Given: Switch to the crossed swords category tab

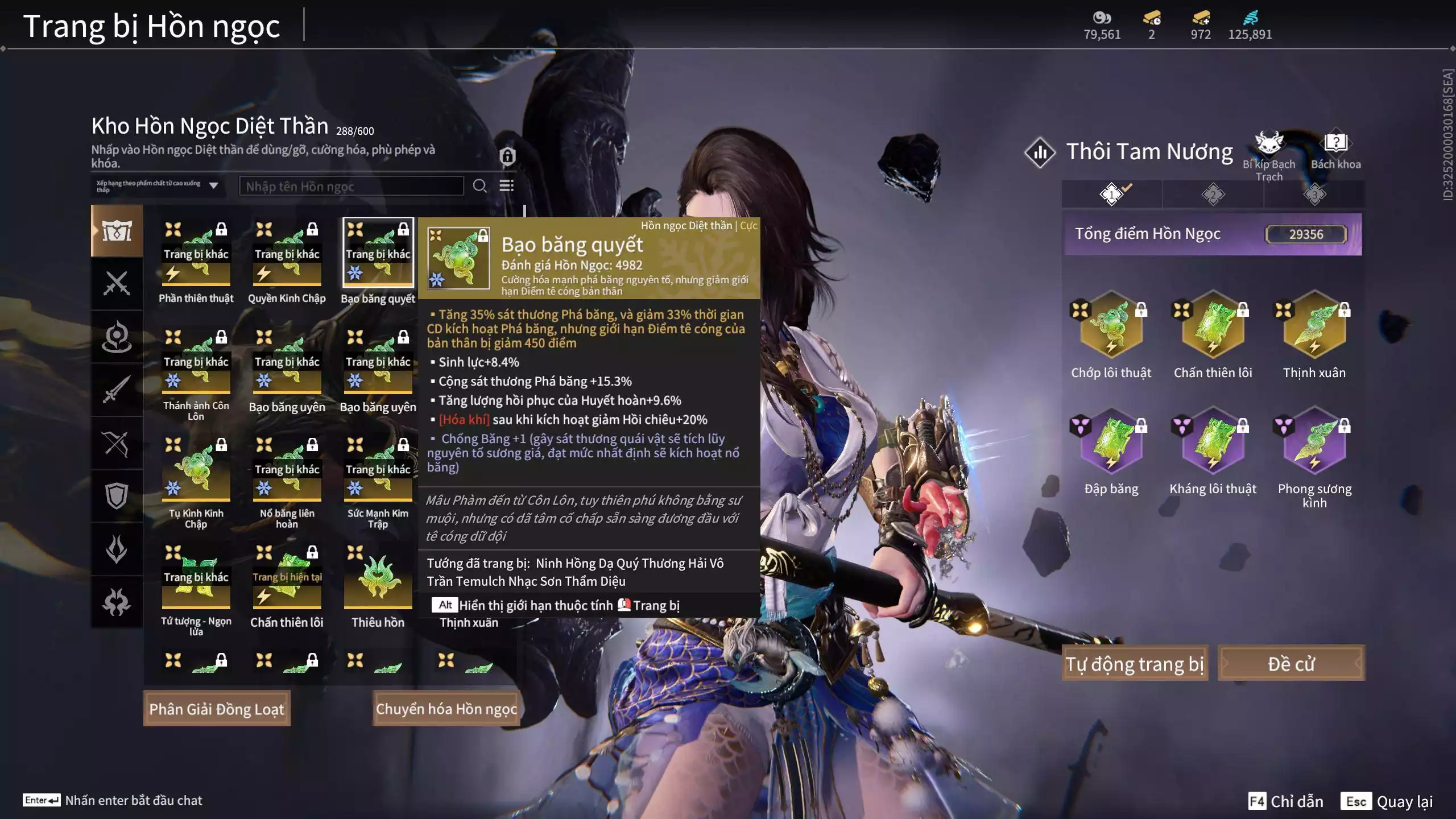Looking at the screenshot, I should pyautogui.click(x=117, y=283).
